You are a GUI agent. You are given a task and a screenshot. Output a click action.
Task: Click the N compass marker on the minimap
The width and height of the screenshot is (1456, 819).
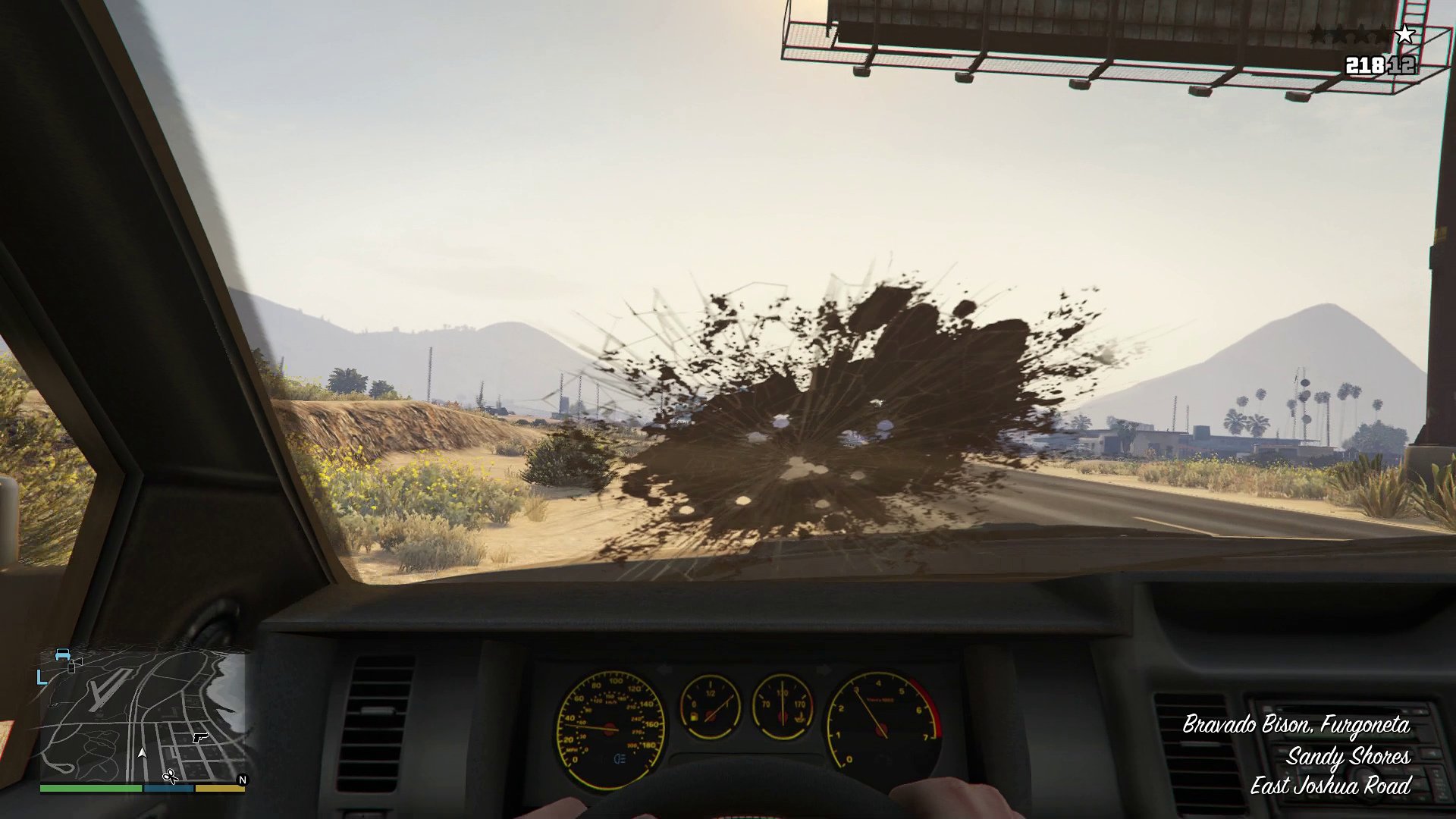click(242, 779)
